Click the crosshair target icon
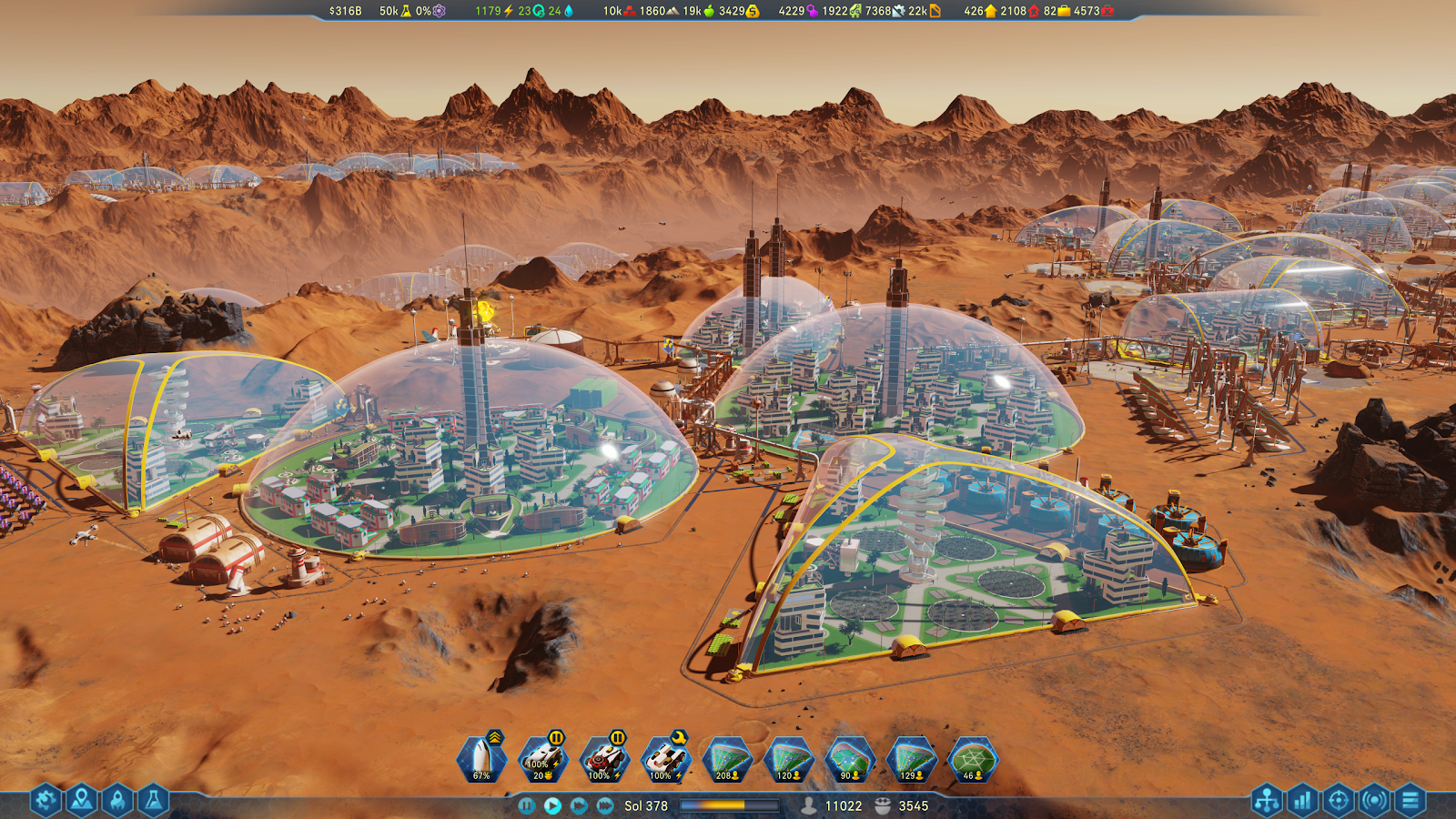Viewport: 1456px width, 819px height. click(x=1338, y=801)
